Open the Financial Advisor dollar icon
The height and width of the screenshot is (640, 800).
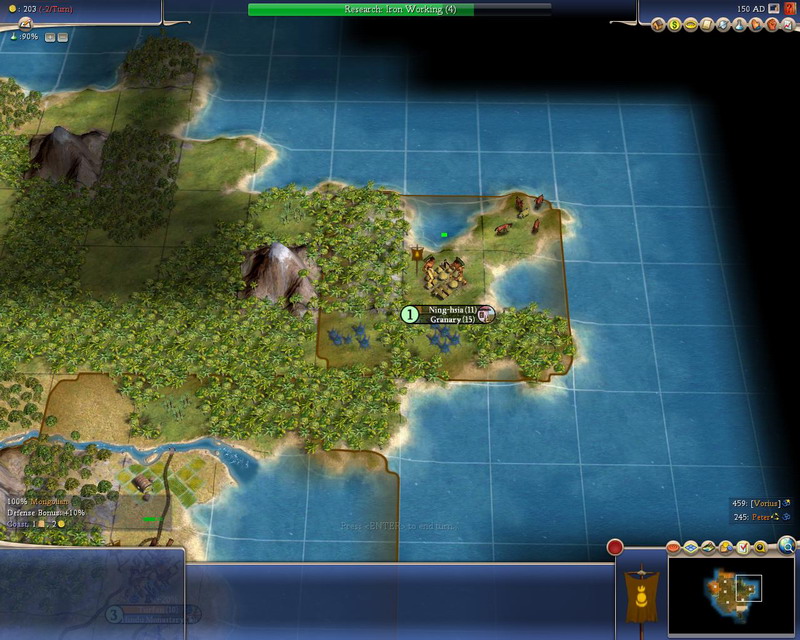click(x=675, y=23)
